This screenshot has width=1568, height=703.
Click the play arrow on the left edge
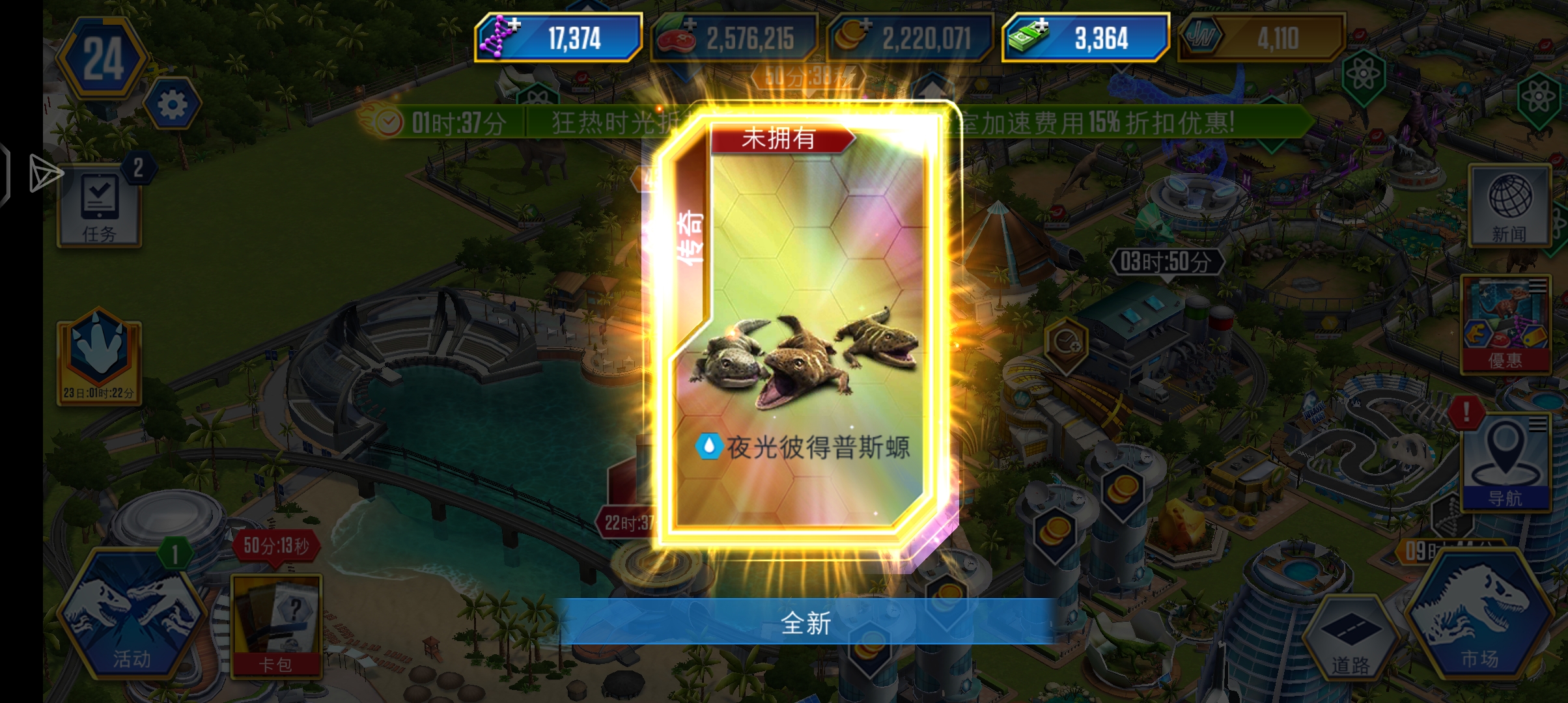point(46,174)
